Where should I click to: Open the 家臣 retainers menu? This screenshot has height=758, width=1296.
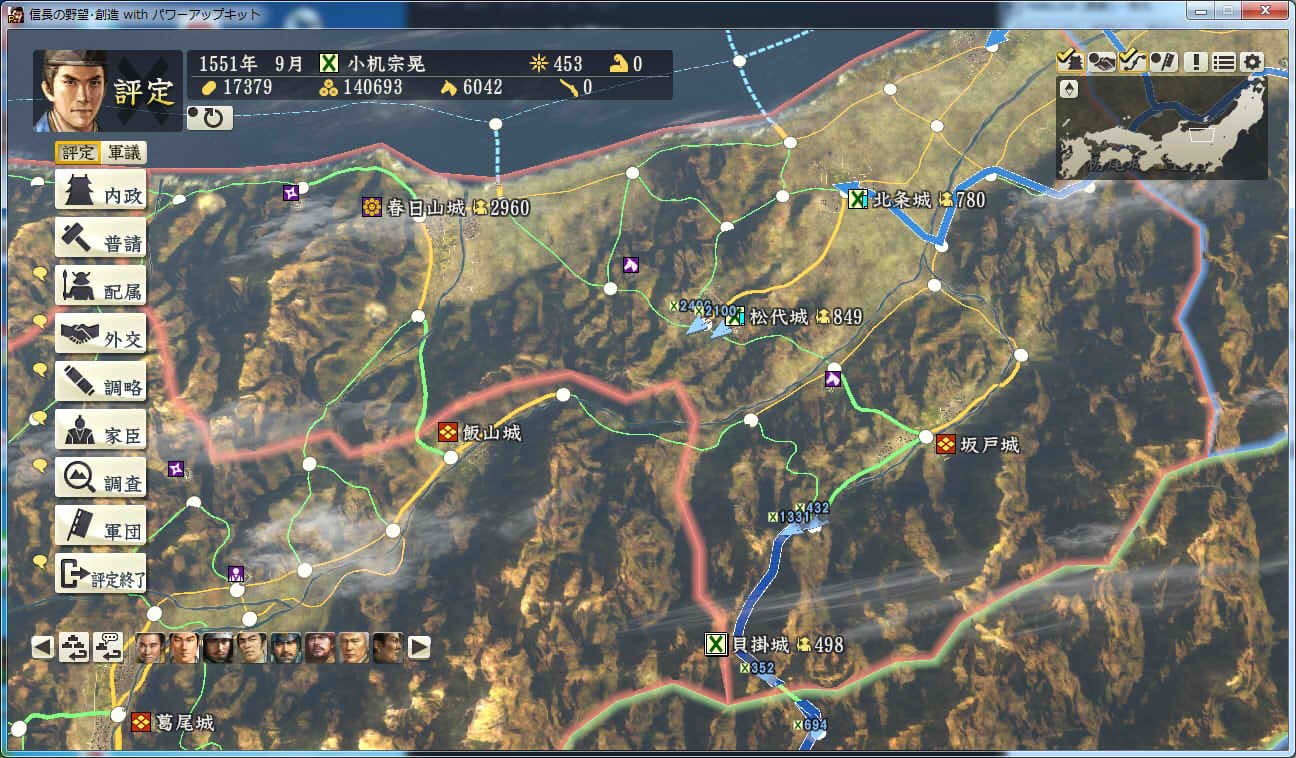coord(100,430)
